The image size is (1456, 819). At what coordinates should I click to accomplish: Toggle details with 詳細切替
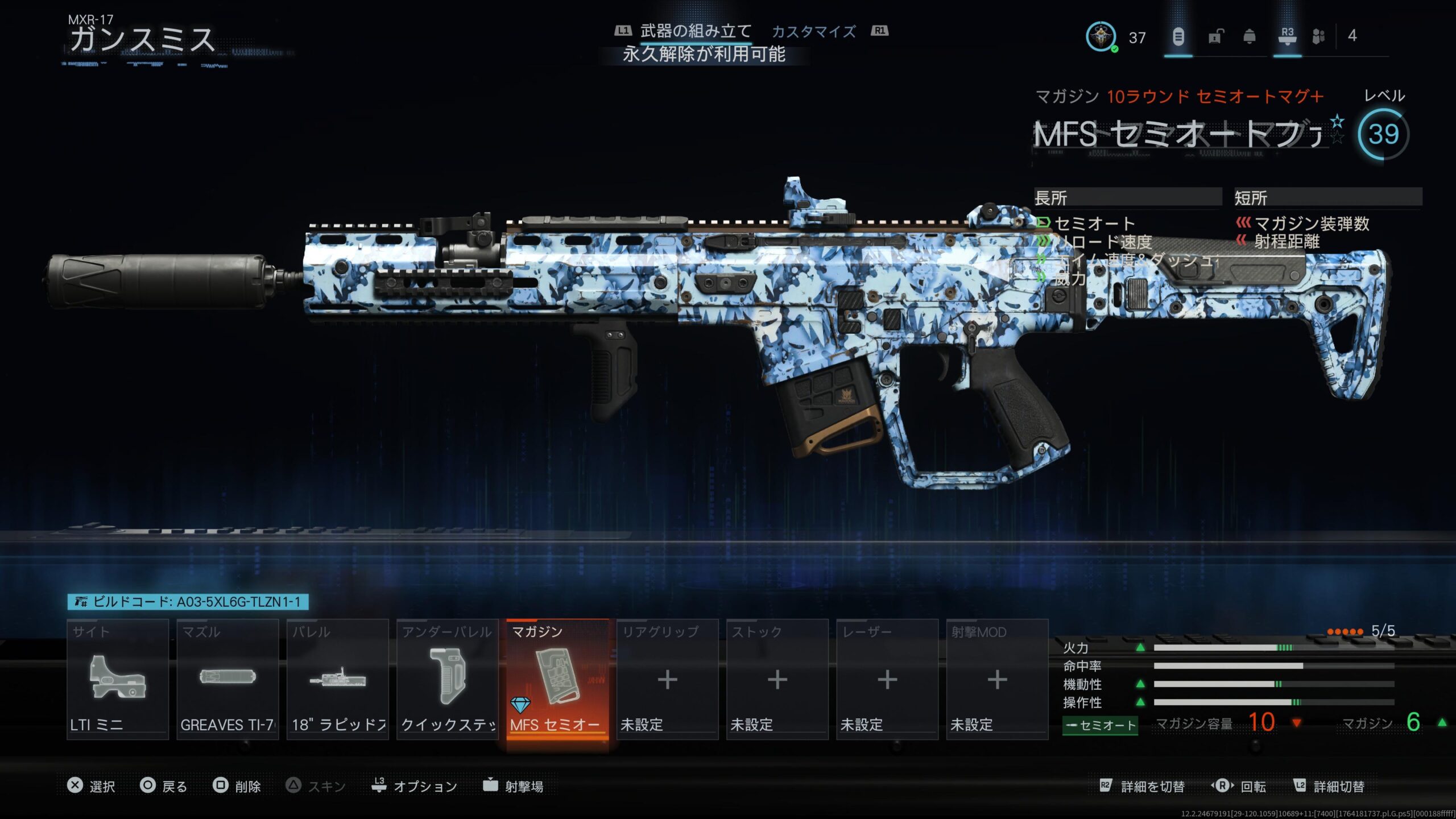[x=1329, y=786]
